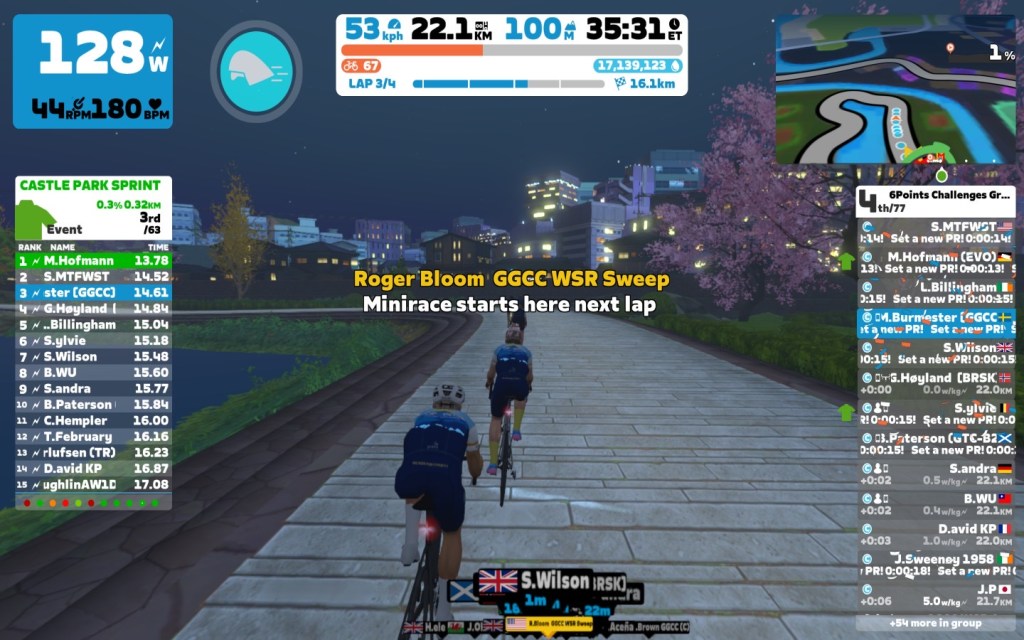This screenshot has width=1024, height=640.
Task: Open the minimap
Action: [895, 89]
